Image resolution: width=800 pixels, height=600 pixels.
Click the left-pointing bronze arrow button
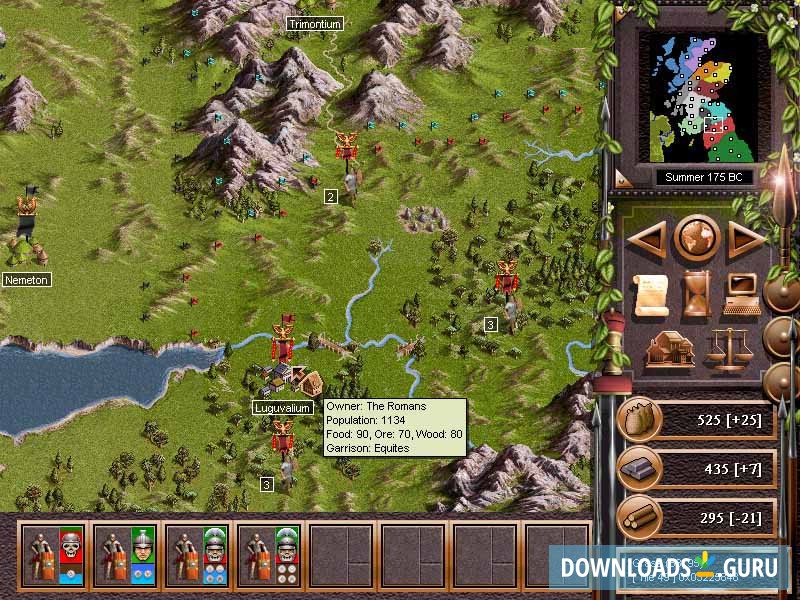click(x=648, y=239)
